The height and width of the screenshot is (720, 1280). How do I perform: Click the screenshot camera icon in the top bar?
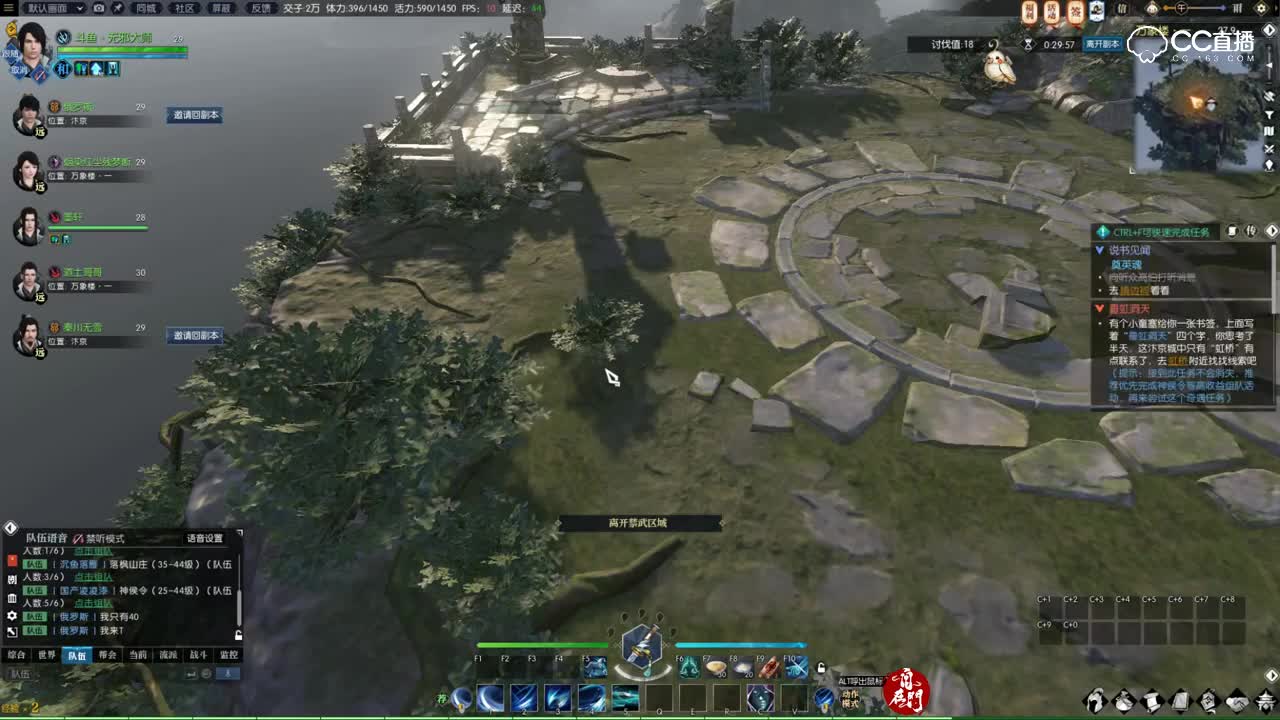[x=100, y=9]
